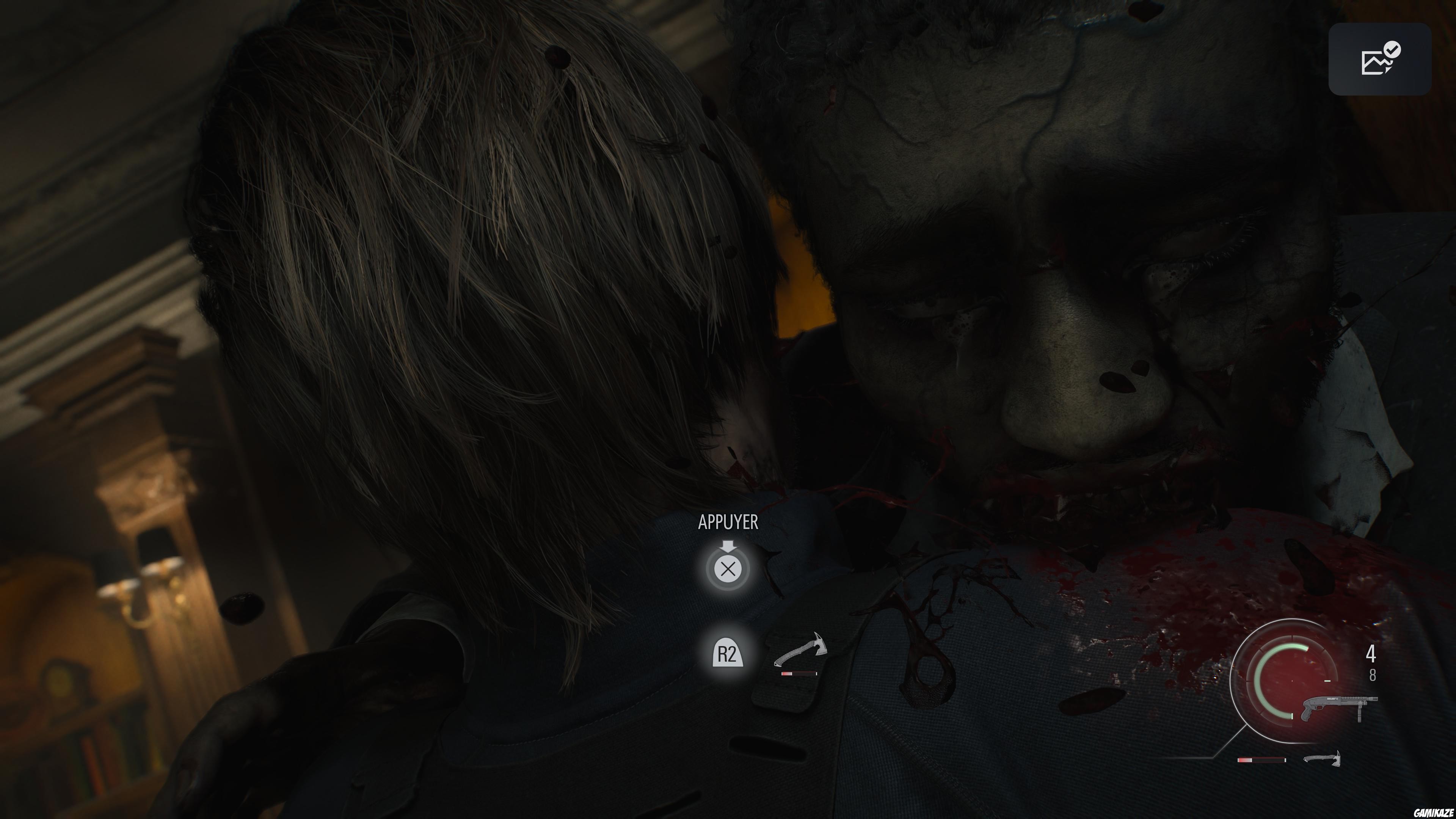Click the reserve ammo number 8
Image resolution: width=1456 pixels, height=819 pixels.
tap(1373, 676)
